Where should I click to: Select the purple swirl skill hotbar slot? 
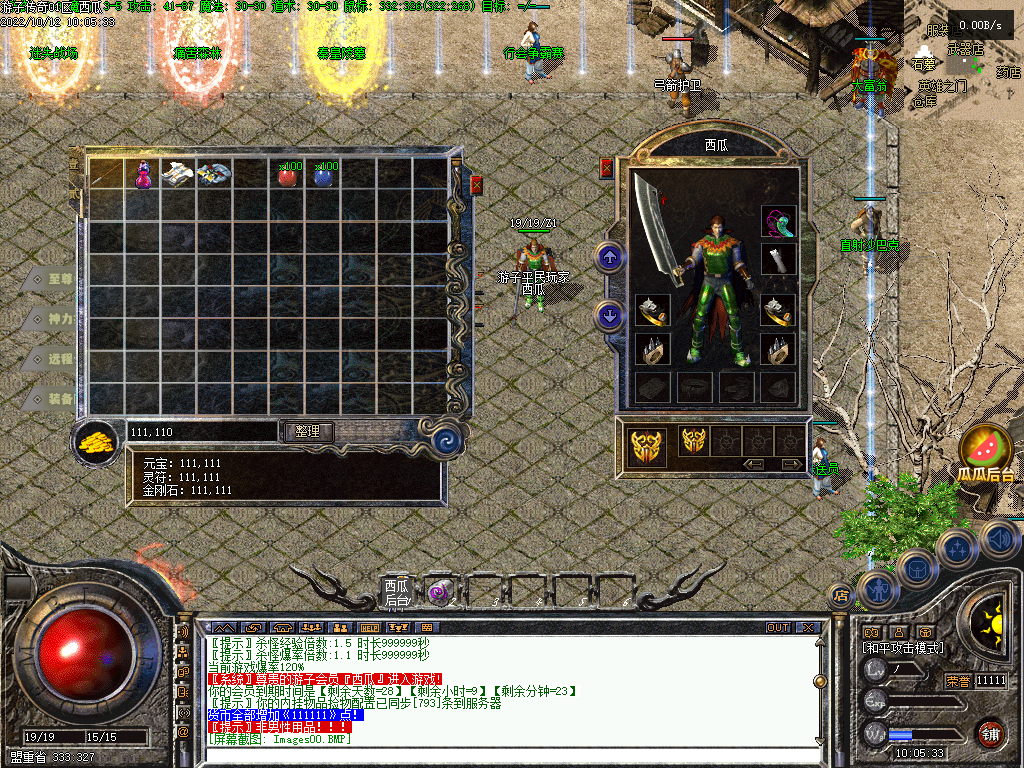pyautogui.click(x=437, y=592)
